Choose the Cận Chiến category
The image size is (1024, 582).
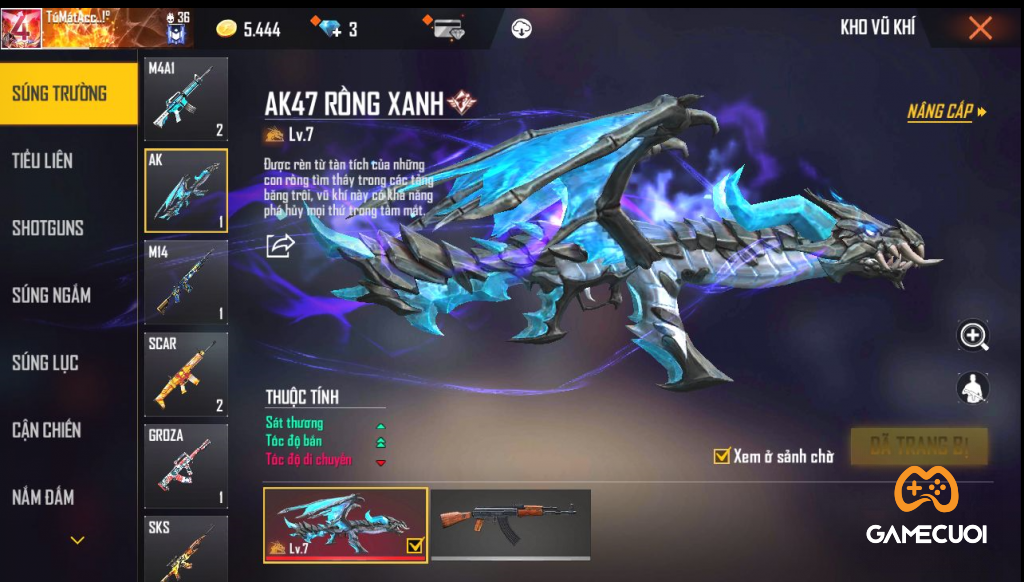47,430
